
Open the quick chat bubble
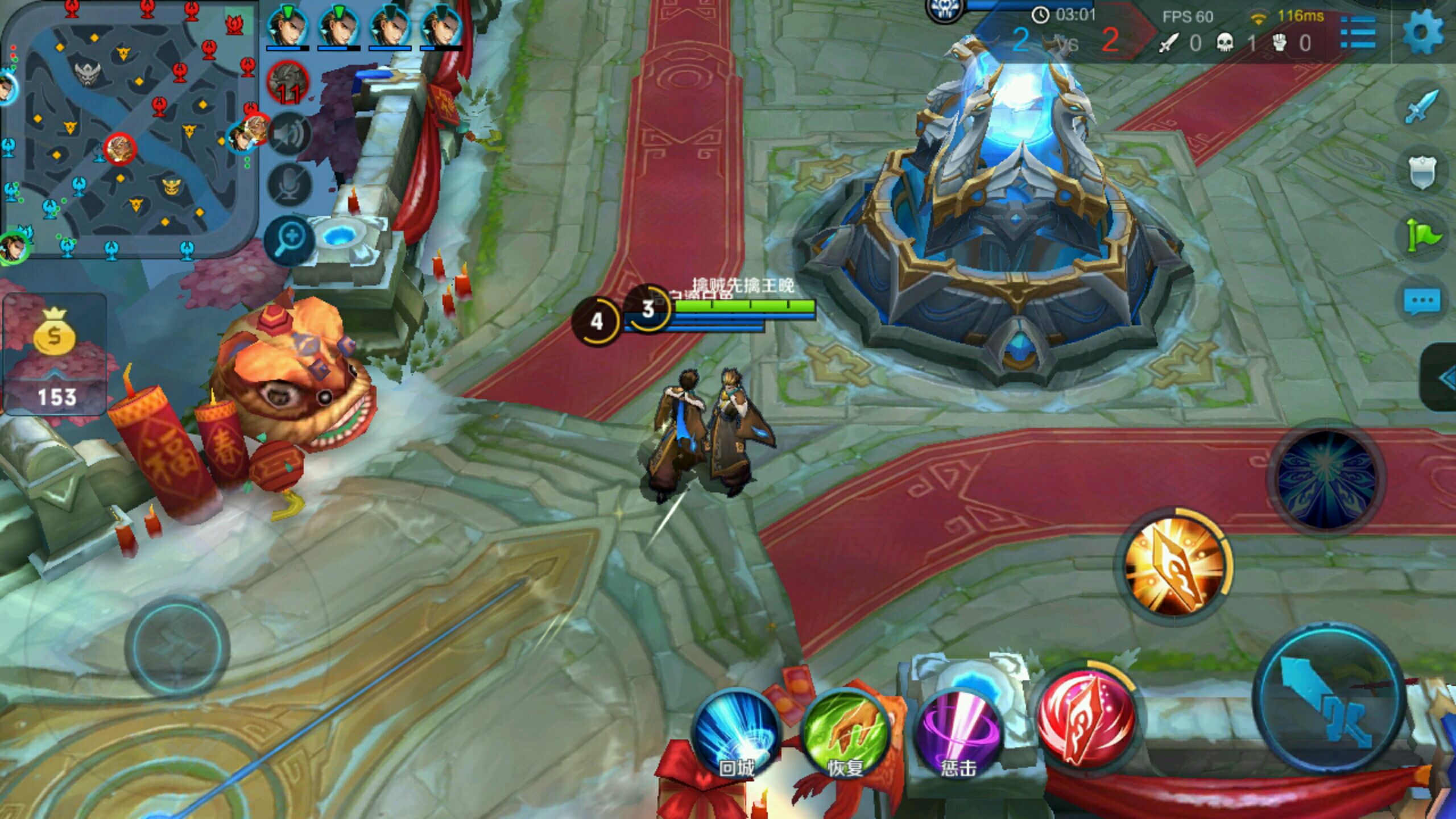click(x=1422, y=301)
